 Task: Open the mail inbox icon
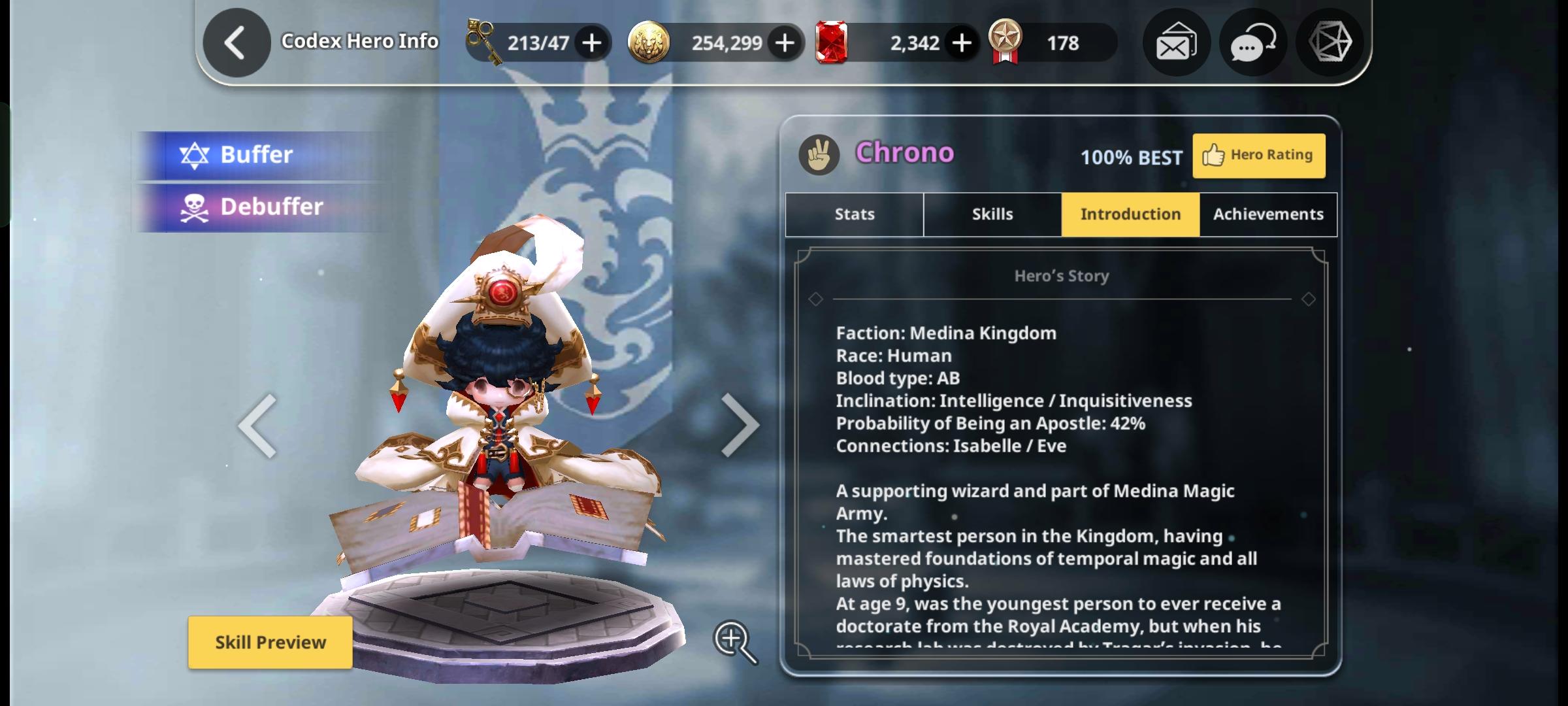(x=1175, y=42)
